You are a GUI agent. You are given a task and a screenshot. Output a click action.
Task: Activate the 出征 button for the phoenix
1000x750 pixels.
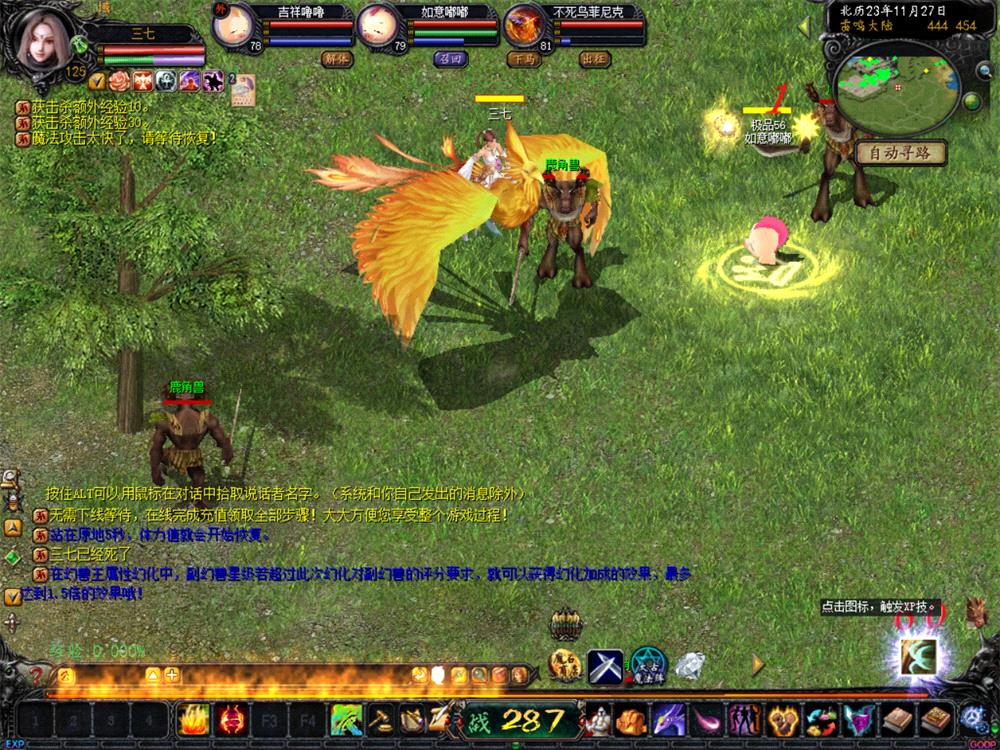(594, 58)
